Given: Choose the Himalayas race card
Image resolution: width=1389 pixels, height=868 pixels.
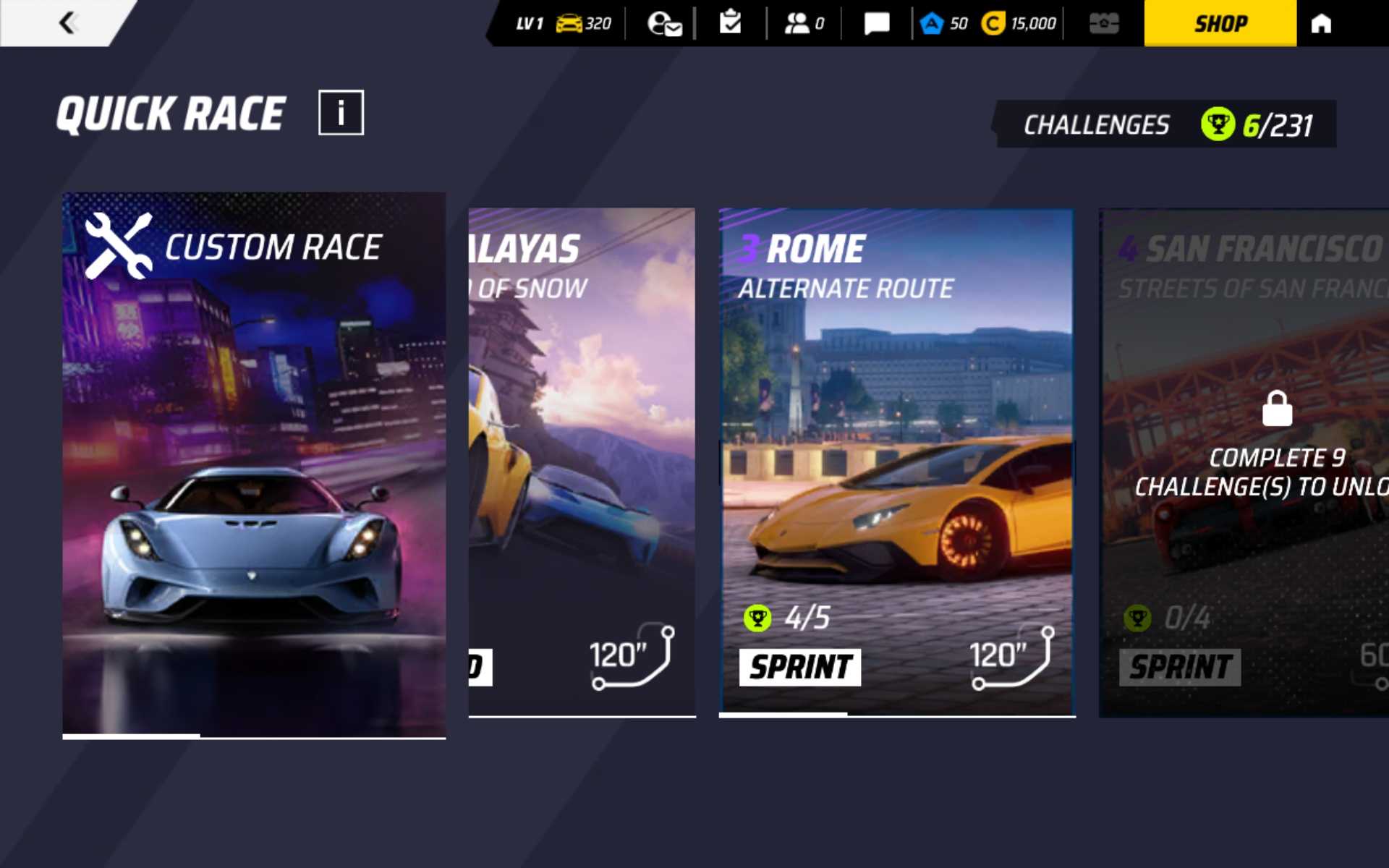Looking at the screenshot, I should (x=582, y=463).
